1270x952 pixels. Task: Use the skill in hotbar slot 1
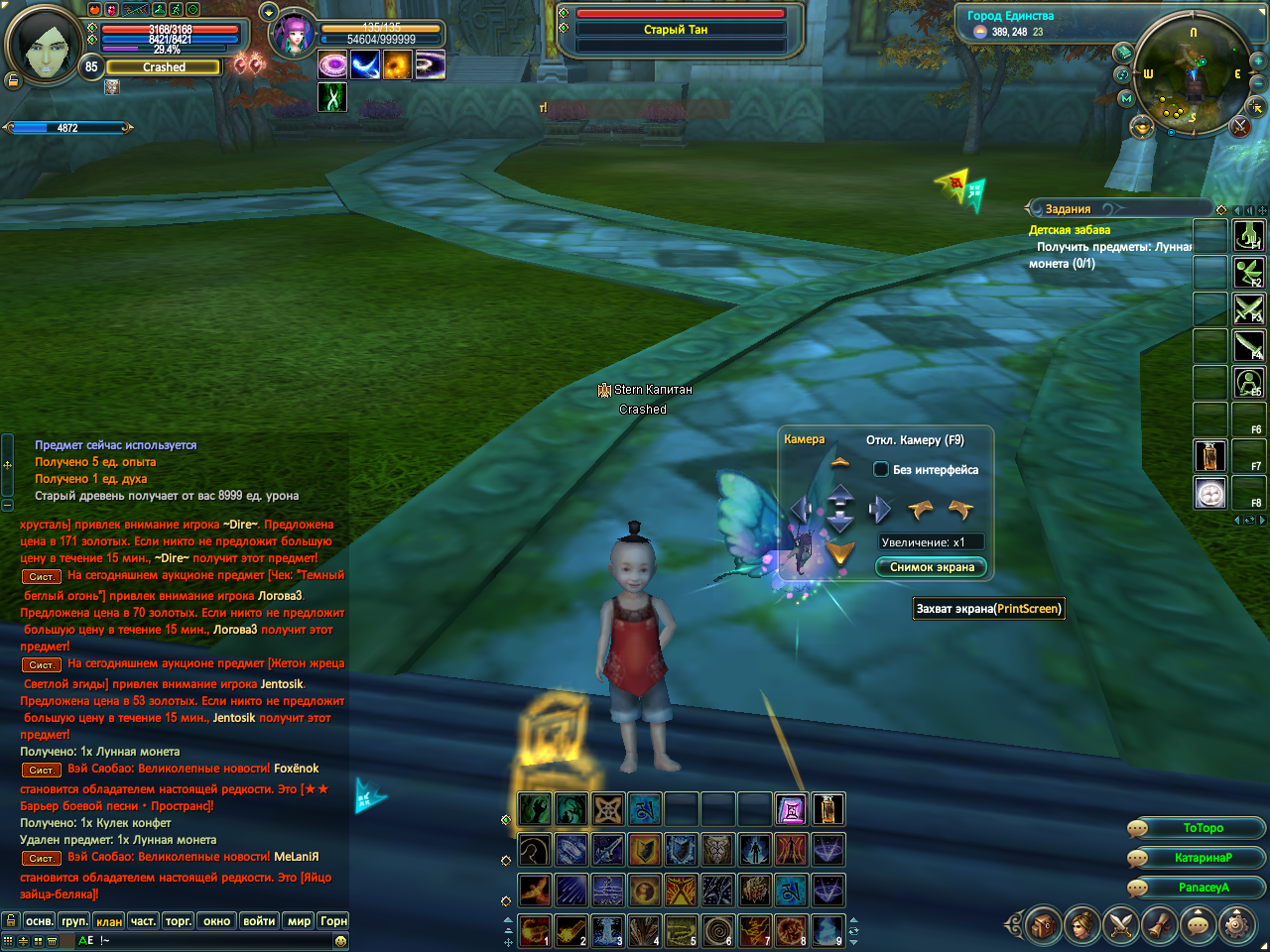click(x=534, y=931)
